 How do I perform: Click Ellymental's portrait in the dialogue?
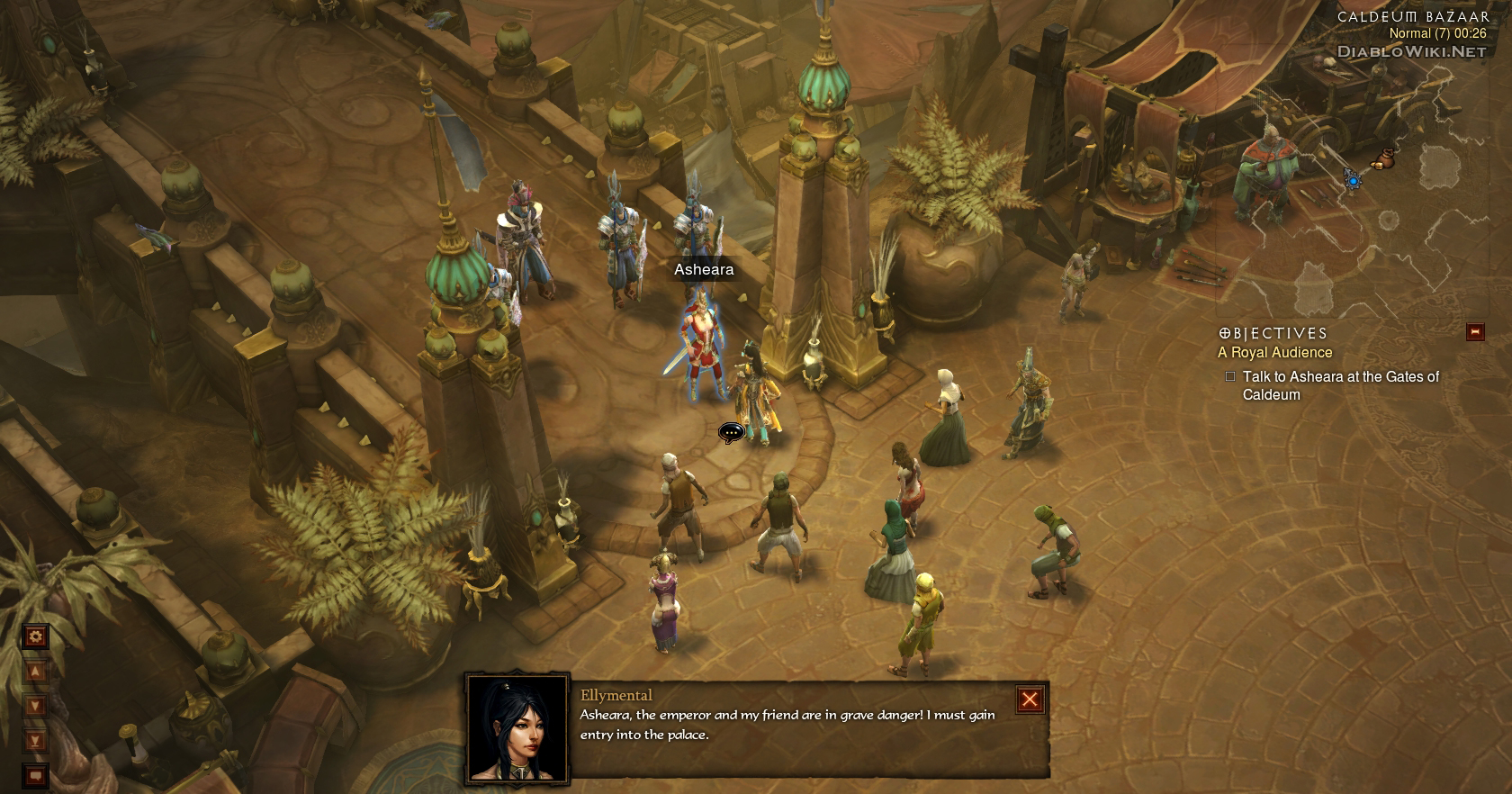(x=517, y=727)
